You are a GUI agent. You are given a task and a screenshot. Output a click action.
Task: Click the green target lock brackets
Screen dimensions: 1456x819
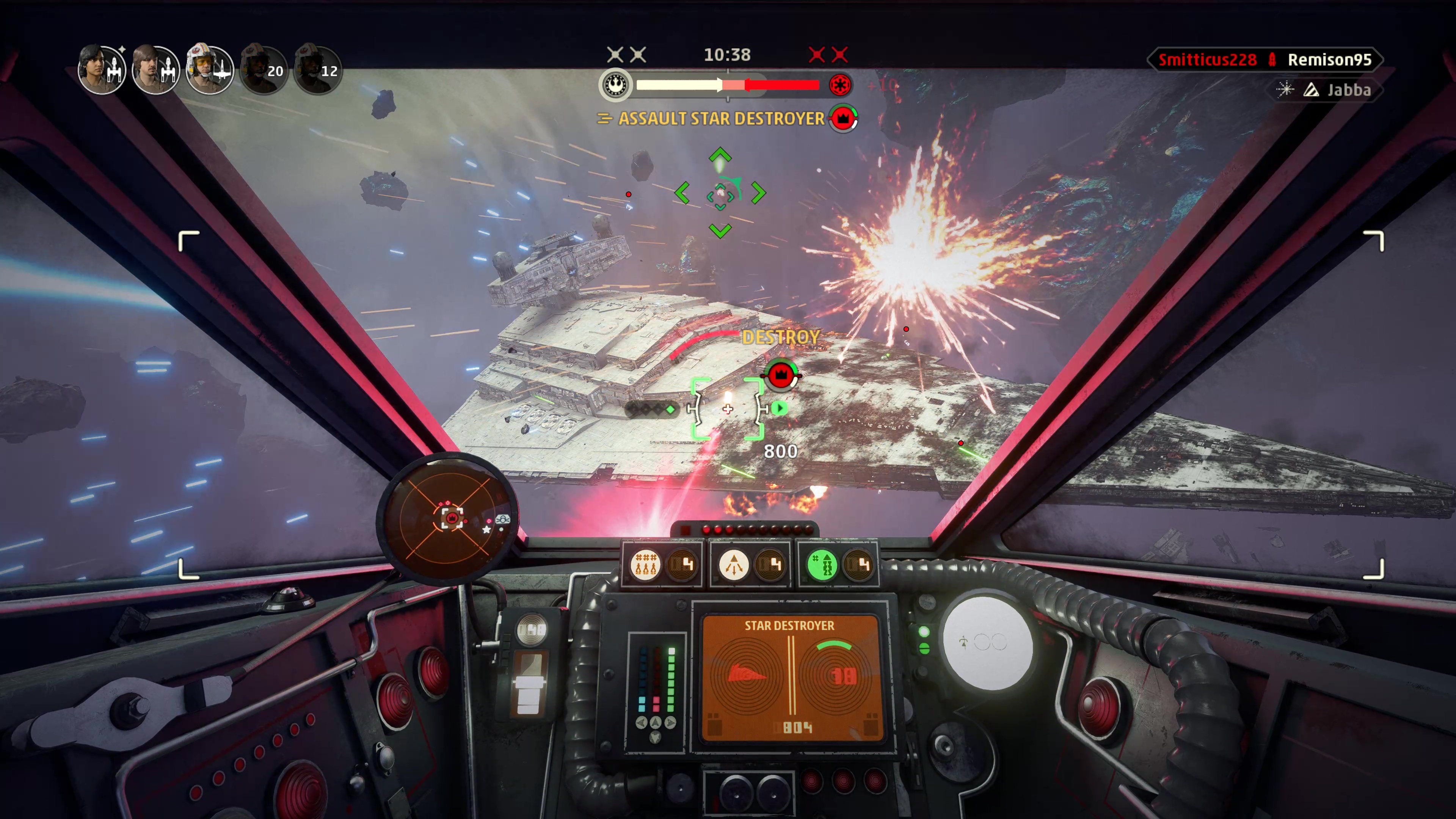coord(728,408)
